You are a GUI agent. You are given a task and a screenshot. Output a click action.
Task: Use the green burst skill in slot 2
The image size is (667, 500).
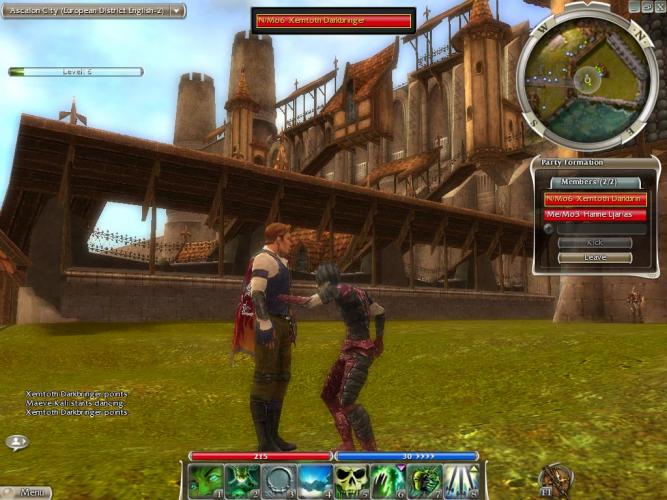pyautogui.click(x=241, y=481)
